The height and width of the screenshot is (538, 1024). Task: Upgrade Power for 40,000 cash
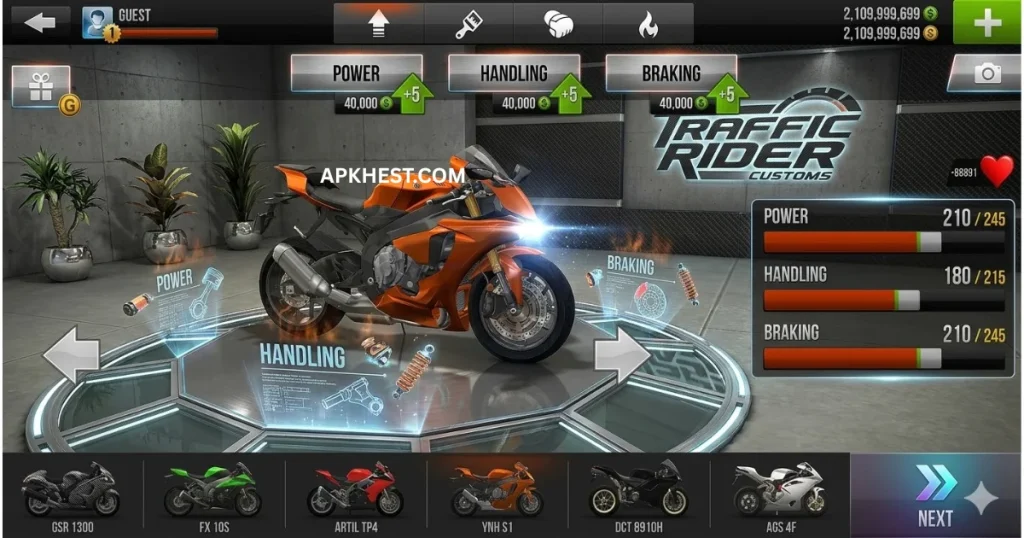point(358,84)
